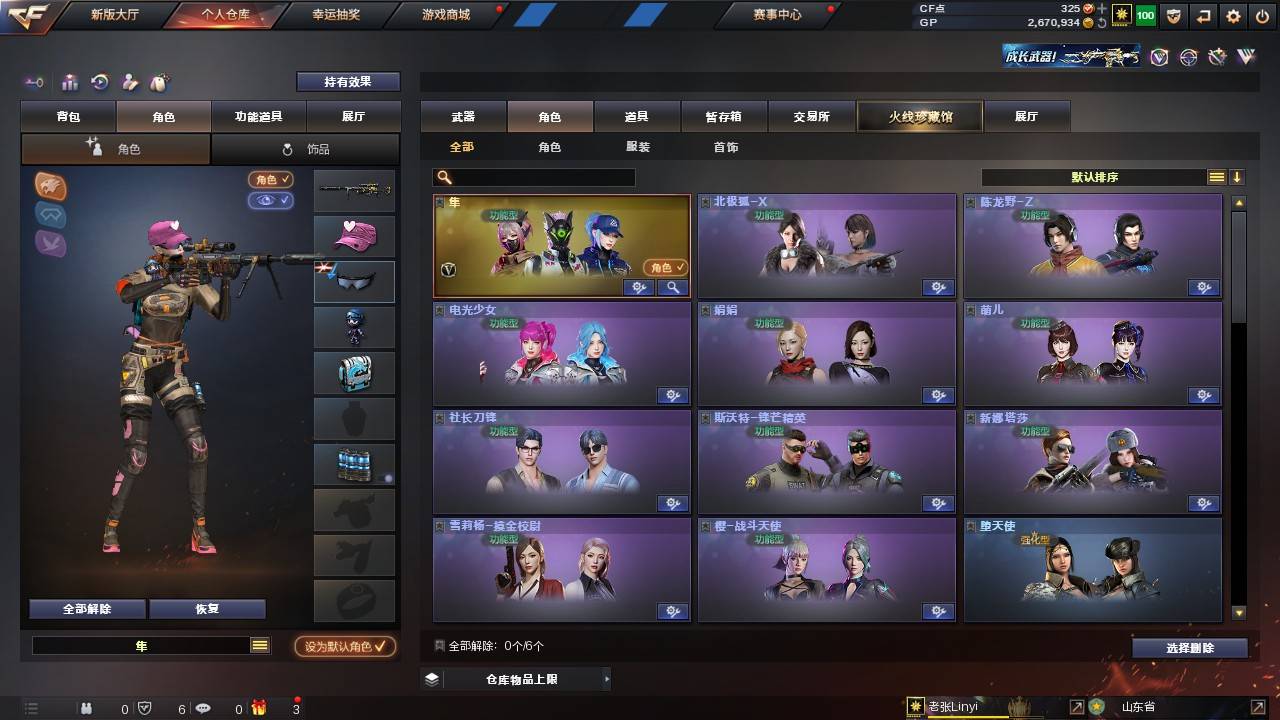Open the settings gear icon
The height and width of the screenshot is (720, 1280).
pos(1233,16)
